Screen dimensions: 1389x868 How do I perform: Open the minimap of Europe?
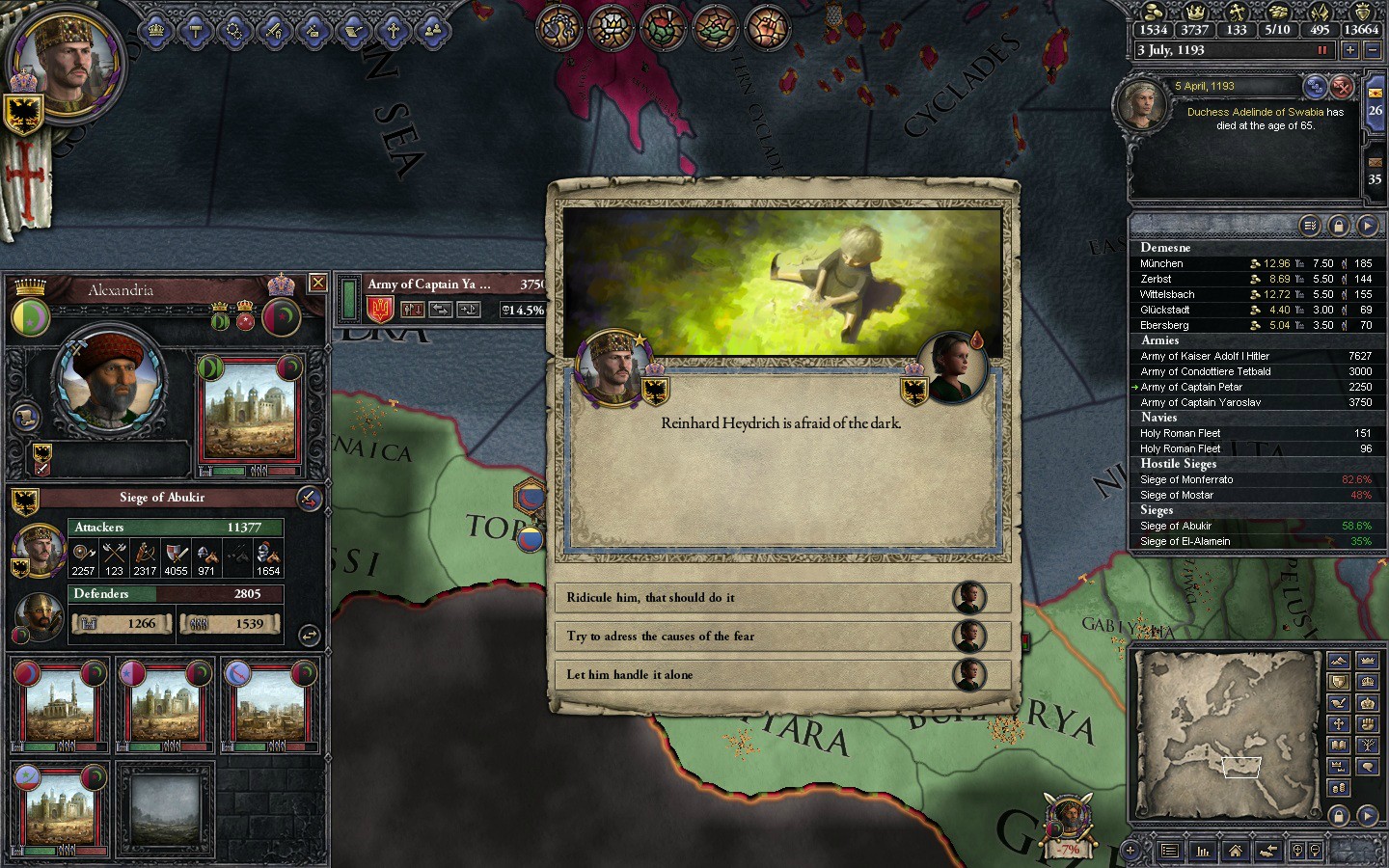pos(1225,731)
